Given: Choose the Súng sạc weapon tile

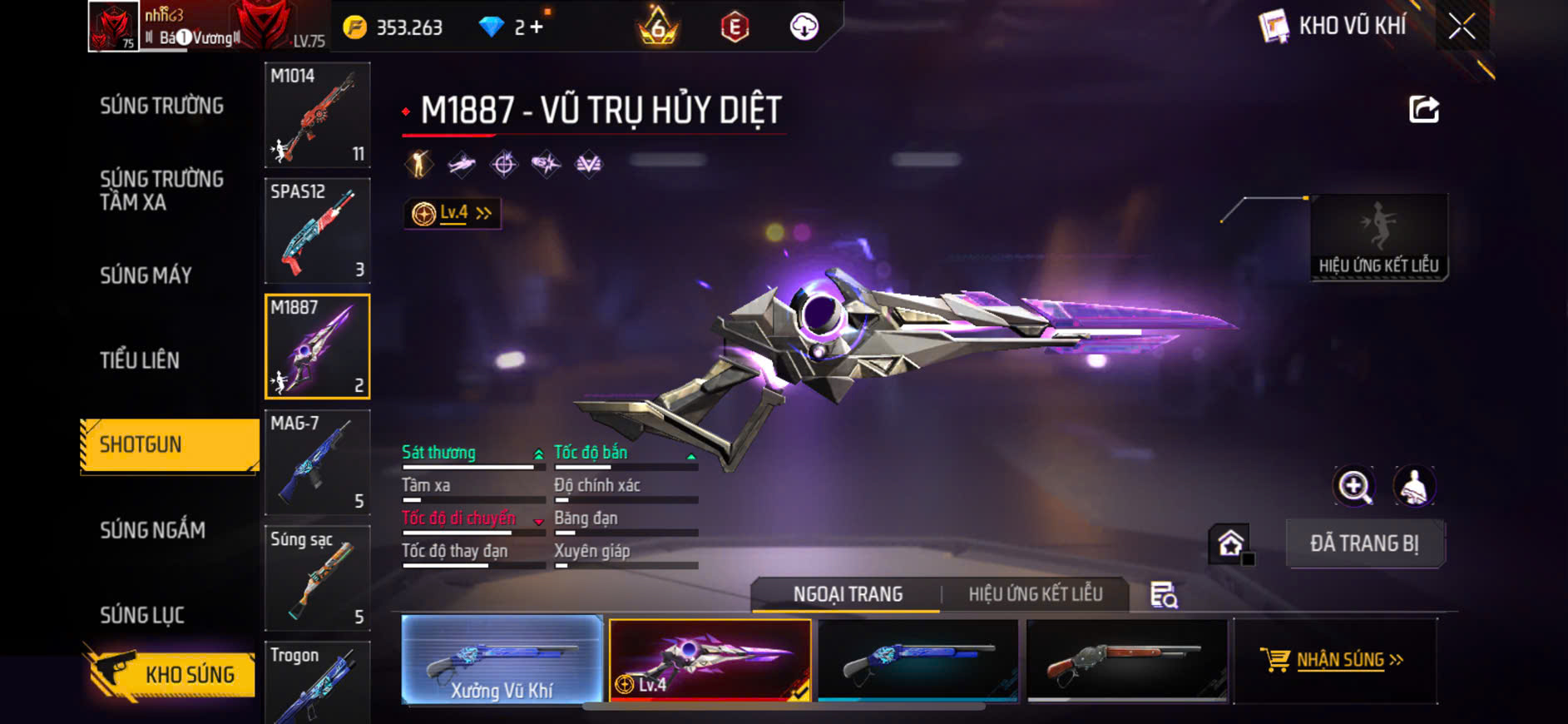Looking at the screenshot, I should [317, 578].
